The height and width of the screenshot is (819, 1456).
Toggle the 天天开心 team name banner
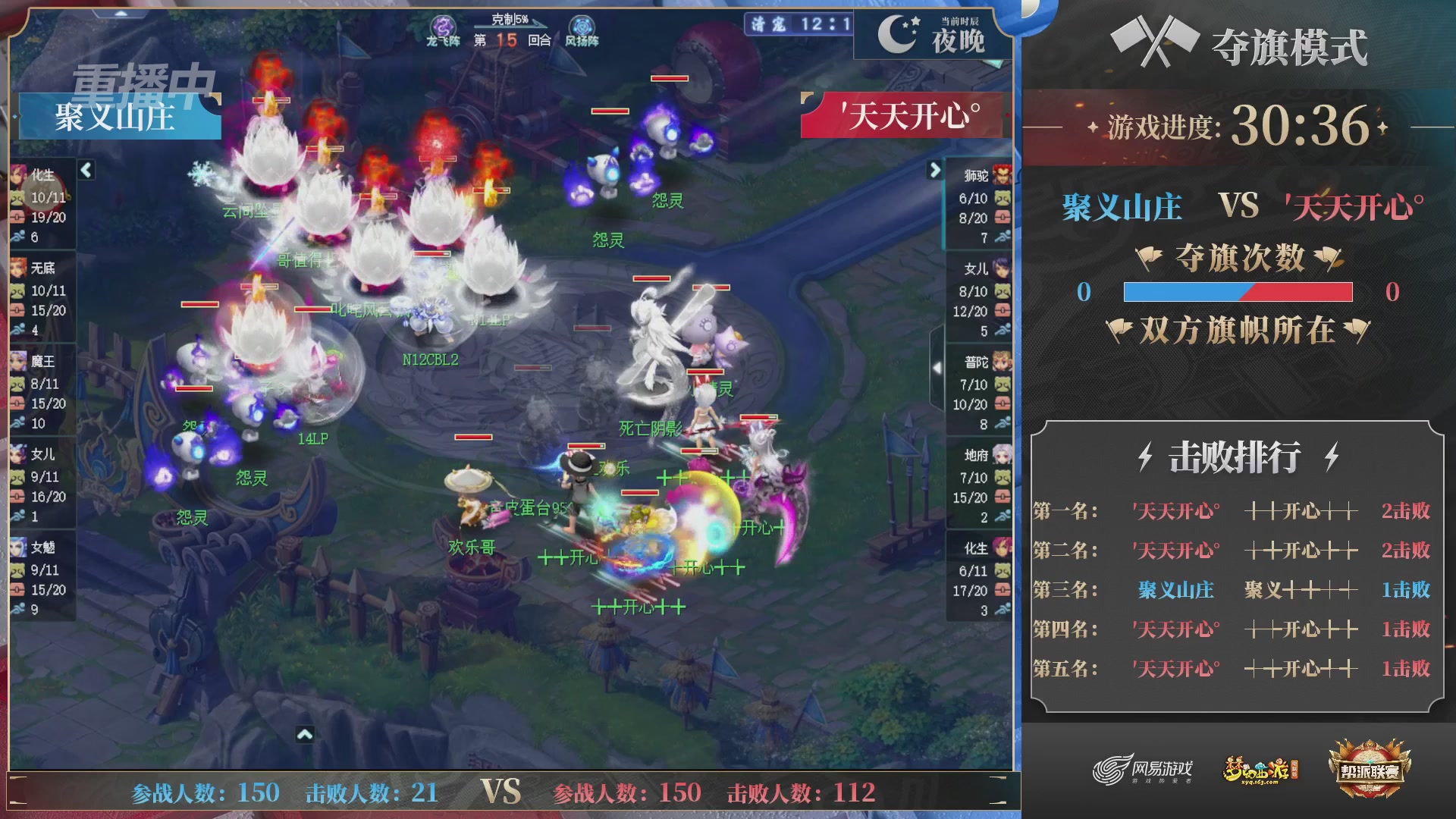904,115
